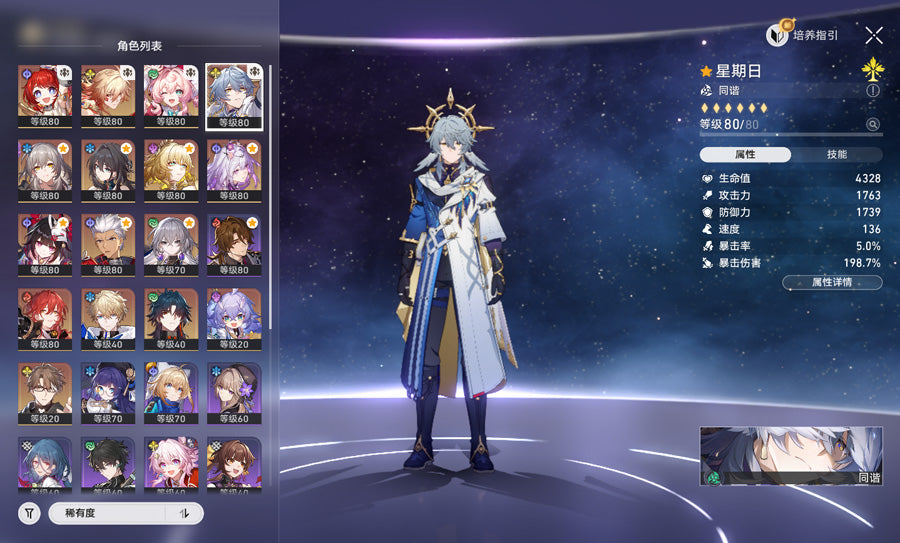Image resolution: width=900 pixels, height=543 pixels.
Task: Open the 培养指引 guide button
Action: 803,35
